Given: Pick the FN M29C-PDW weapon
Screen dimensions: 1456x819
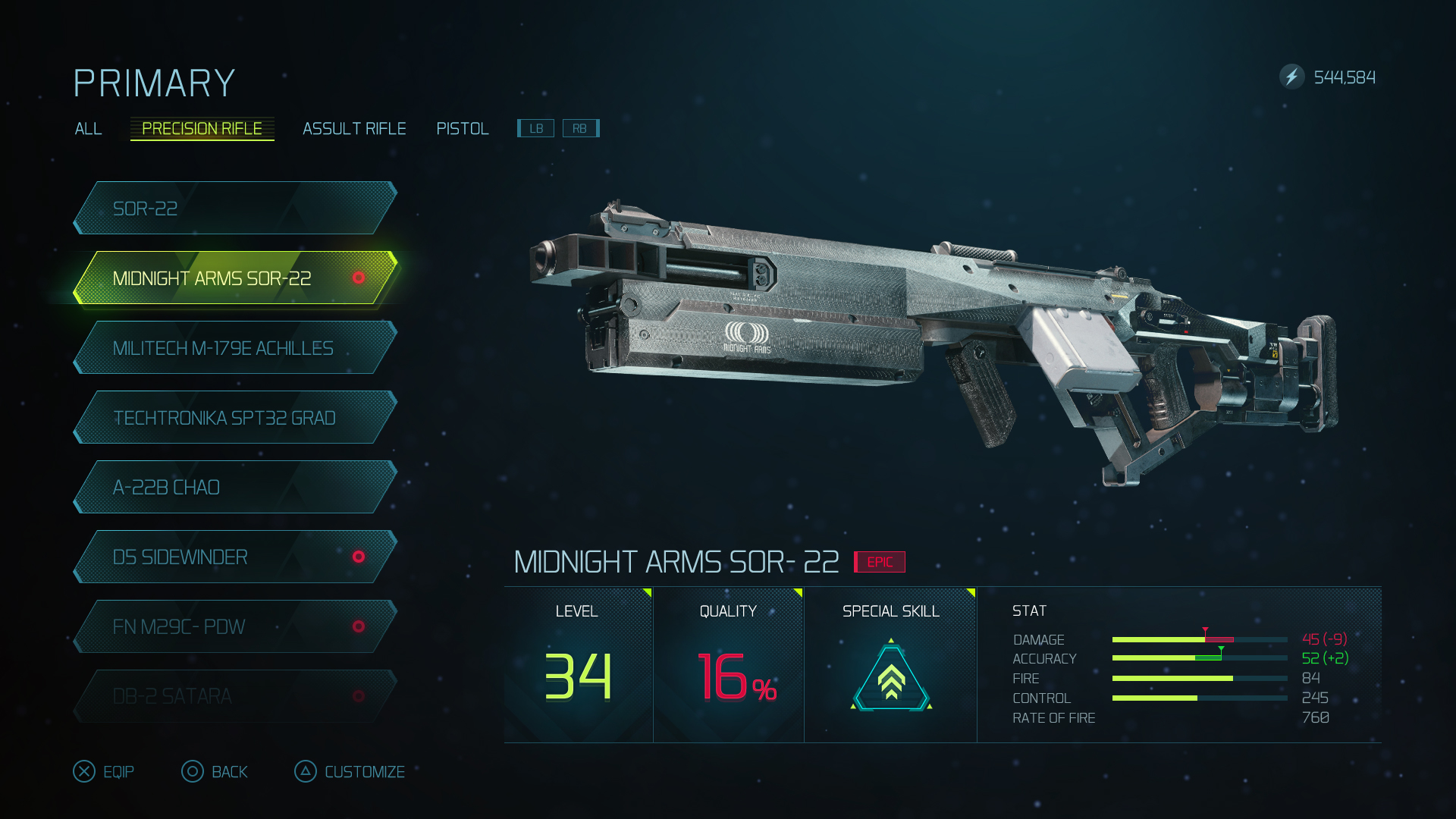Looking at the screenshot, I should click(235, 627).
